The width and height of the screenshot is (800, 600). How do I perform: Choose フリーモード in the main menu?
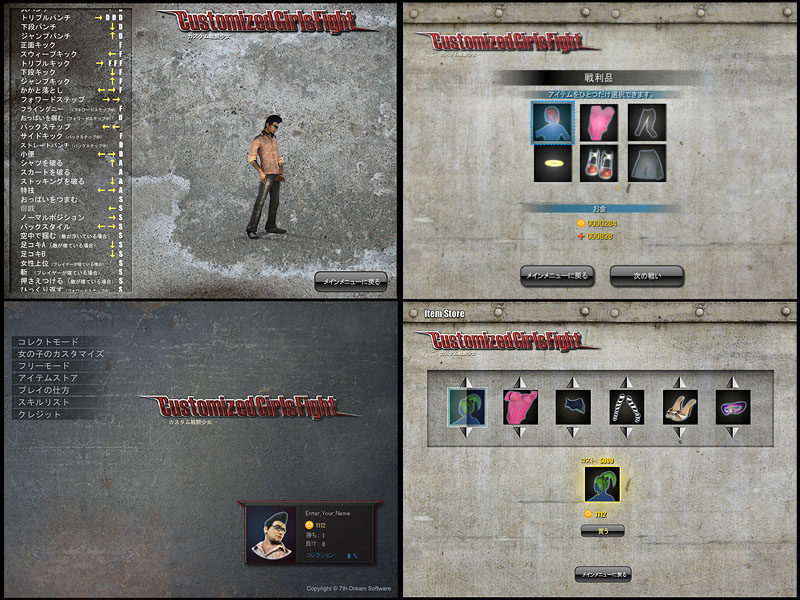pyautogui.click(x=43, y=367)
